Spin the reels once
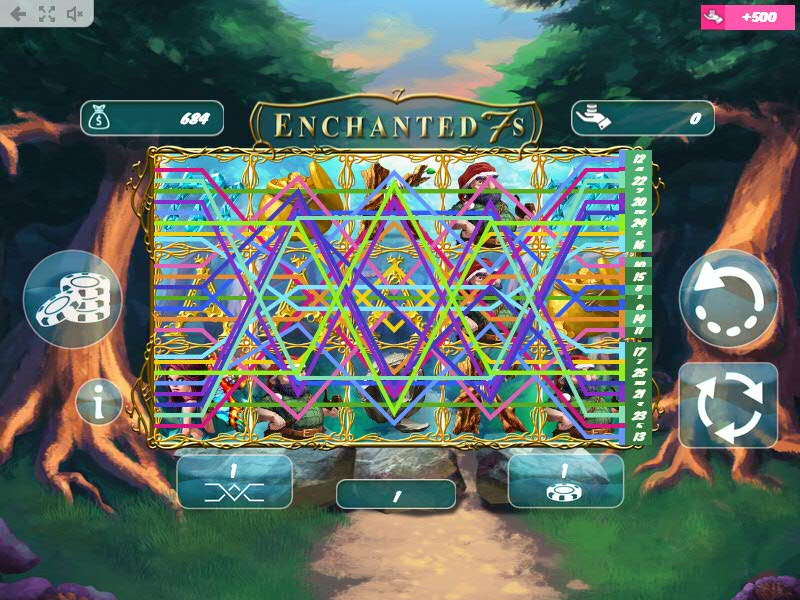Viewport: 800px width, 600px height. 728,298
